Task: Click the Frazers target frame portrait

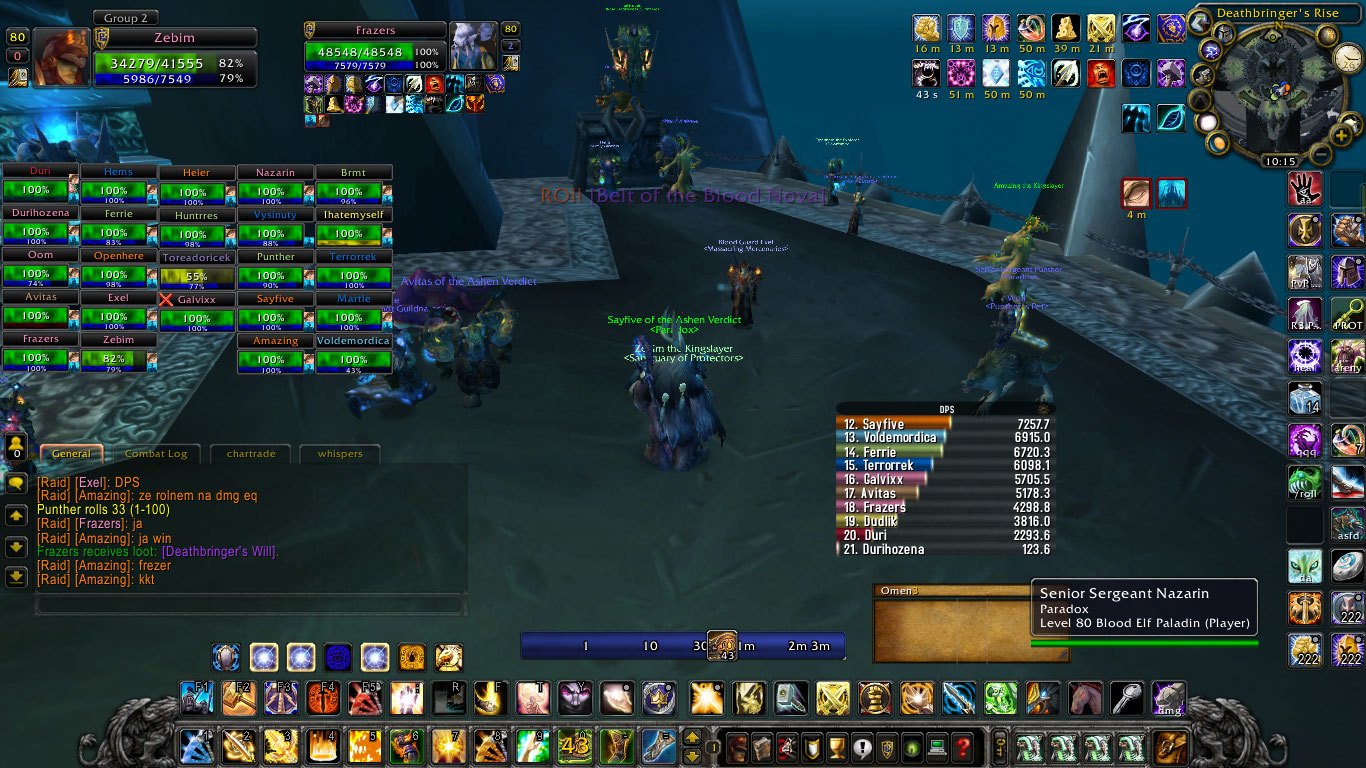Action: [x=472, y=45]
